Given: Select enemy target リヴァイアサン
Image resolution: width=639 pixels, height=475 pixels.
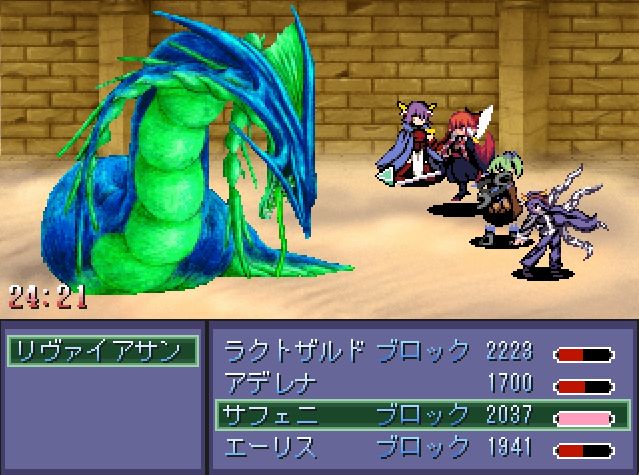Looking at the screenshot, I should click(102, 351).
